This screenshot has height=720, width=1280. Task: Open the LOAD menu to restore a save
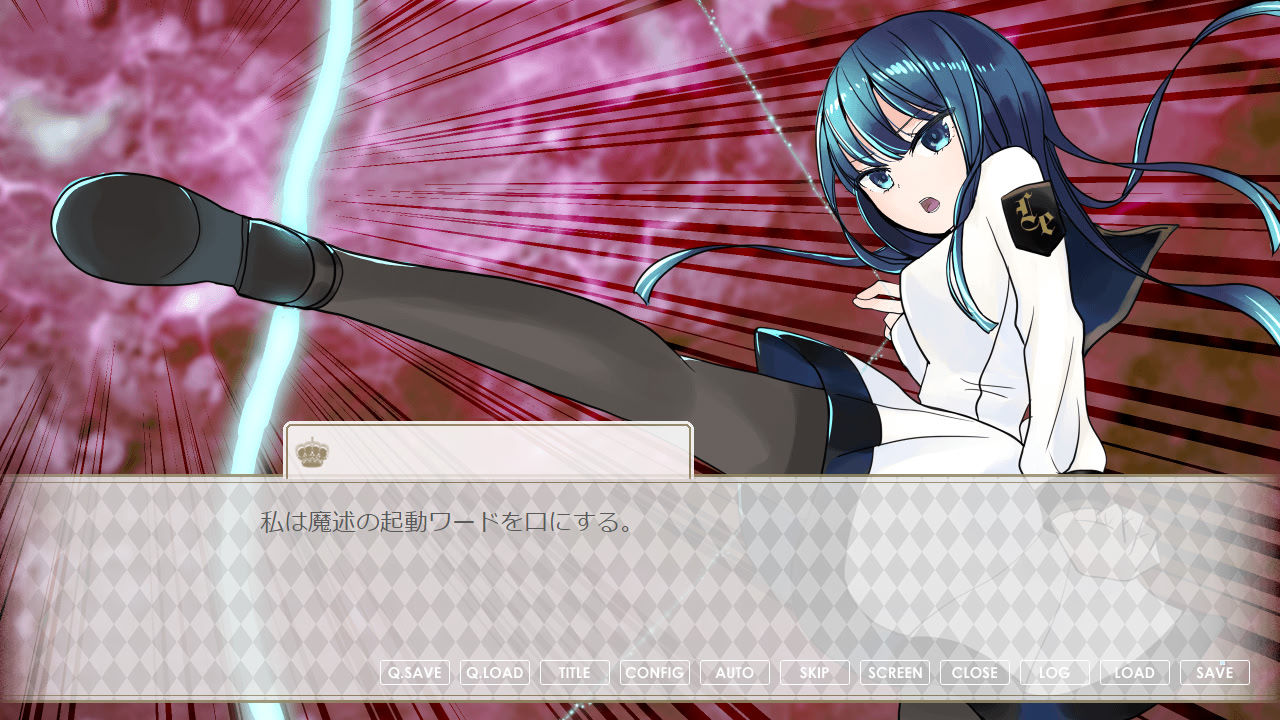1135,672
